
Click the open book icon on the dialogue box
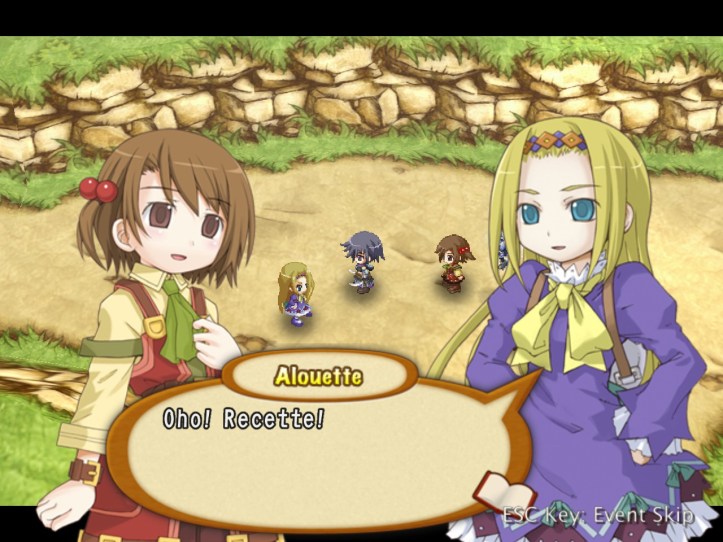(x=499, y=489)
